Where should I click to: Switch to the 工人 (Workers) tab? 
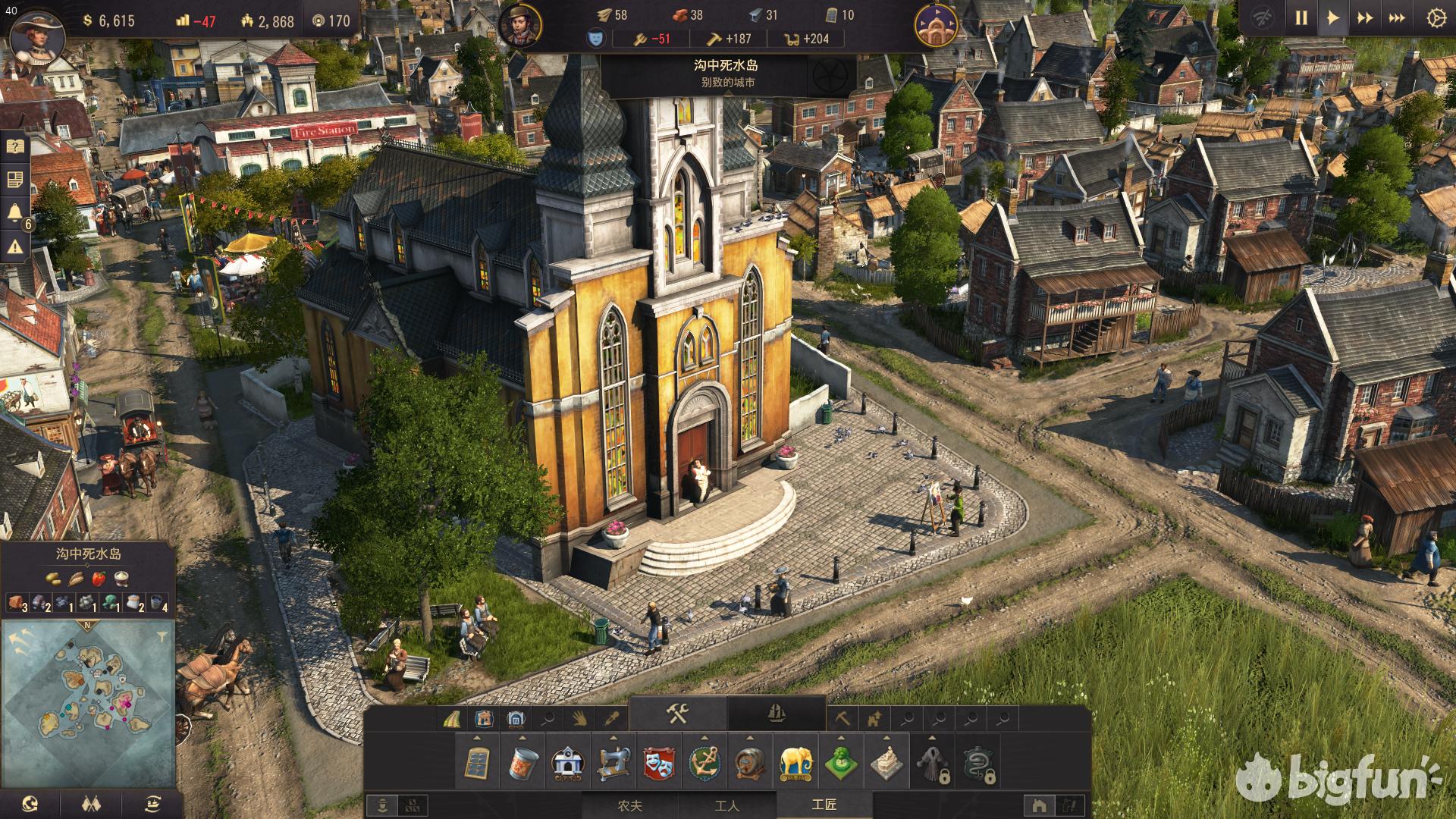pos(726,805)
